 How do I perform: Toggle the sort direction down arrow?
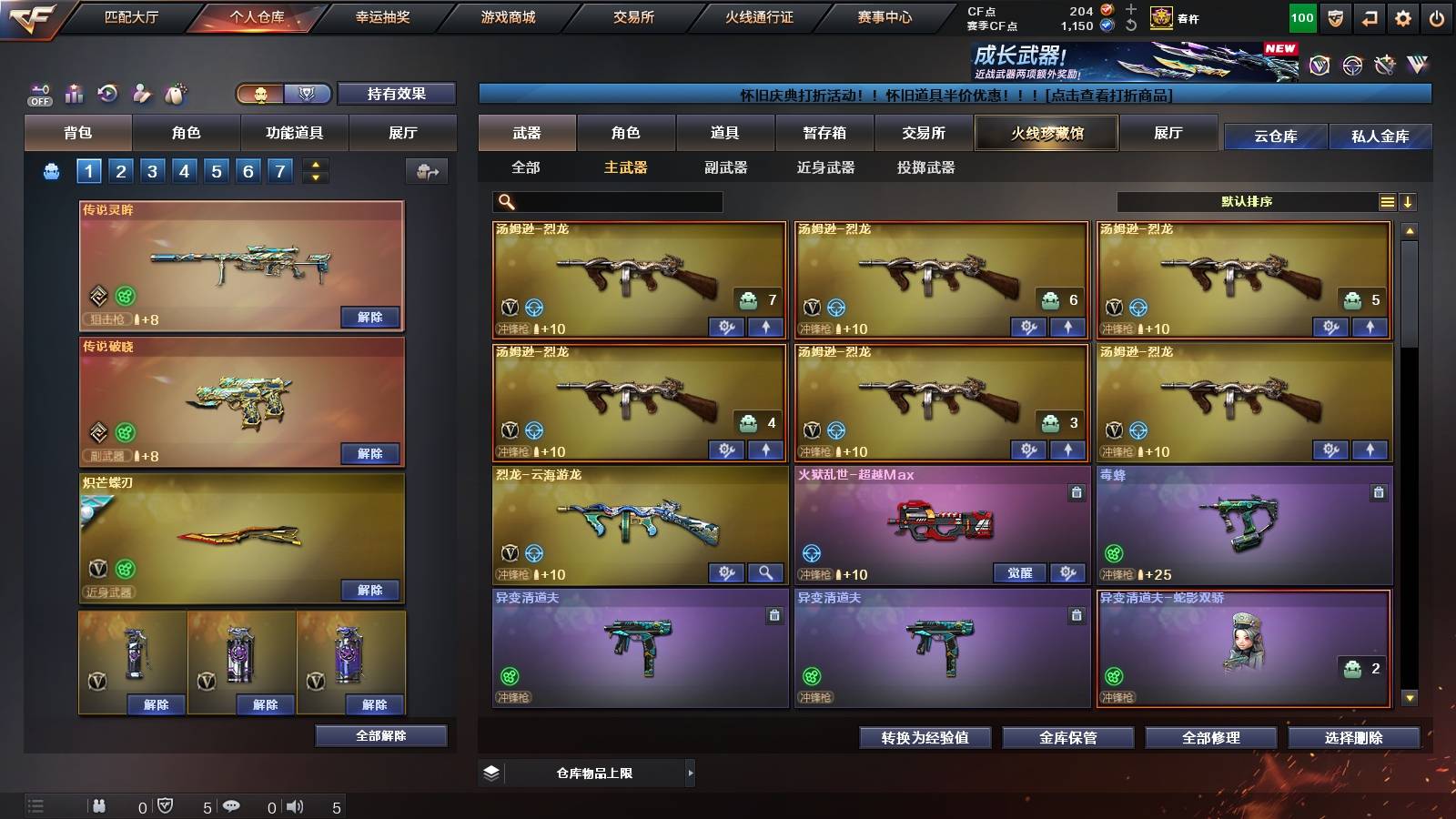click(x=1409, y=201)
